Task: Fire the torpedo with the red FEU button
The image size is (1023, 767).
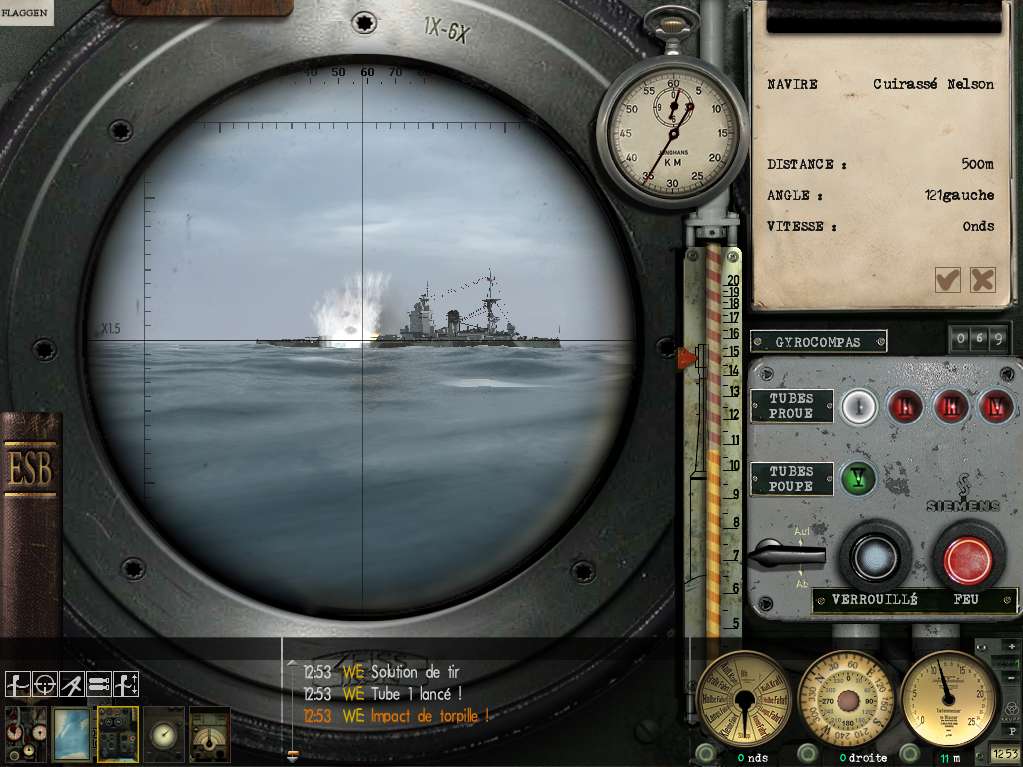Action: (968, 555)
